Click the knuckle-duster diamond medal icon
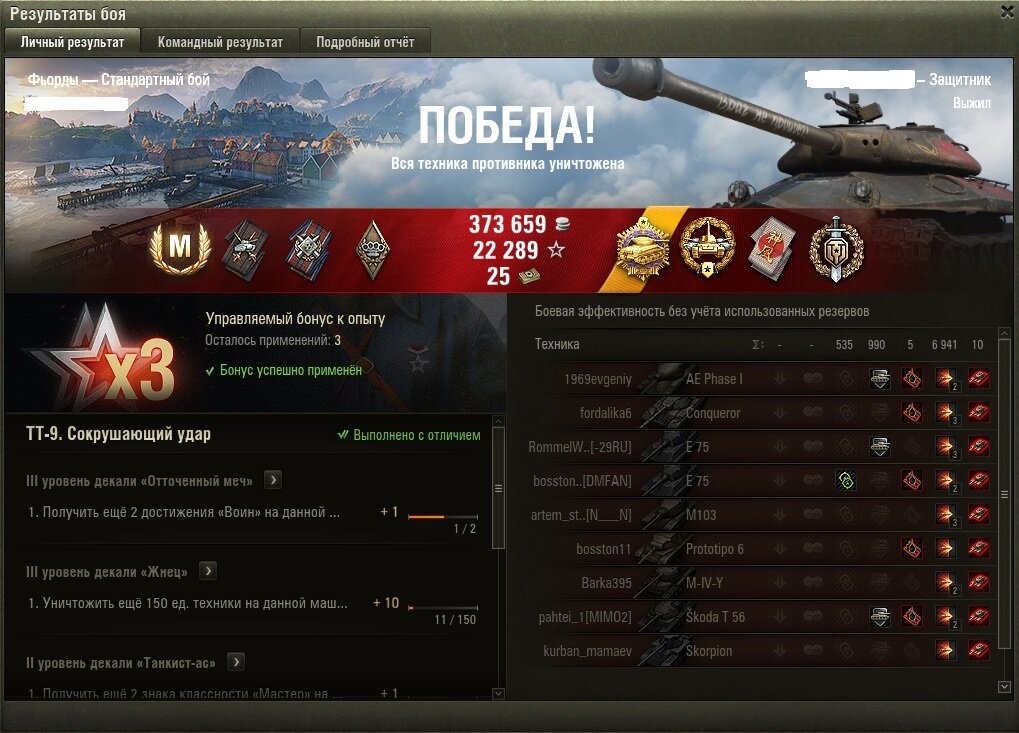This screenshot has height=733, width=1019. coord(372,248)
